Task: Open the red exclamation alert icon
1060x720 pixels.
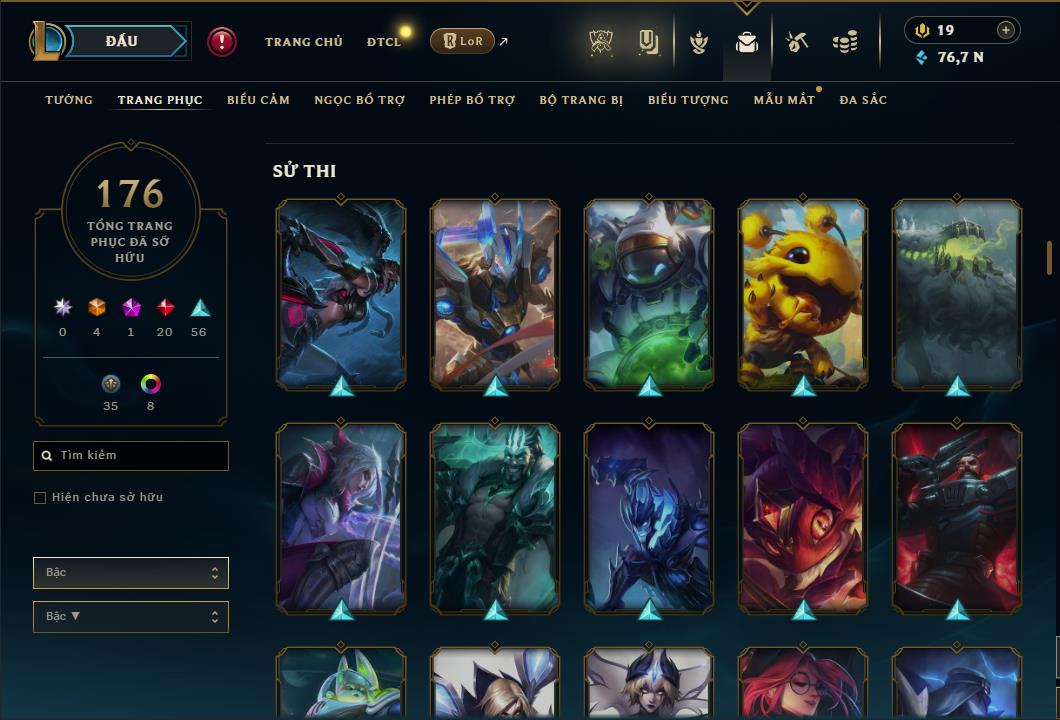Action: [x=222, y=41]
